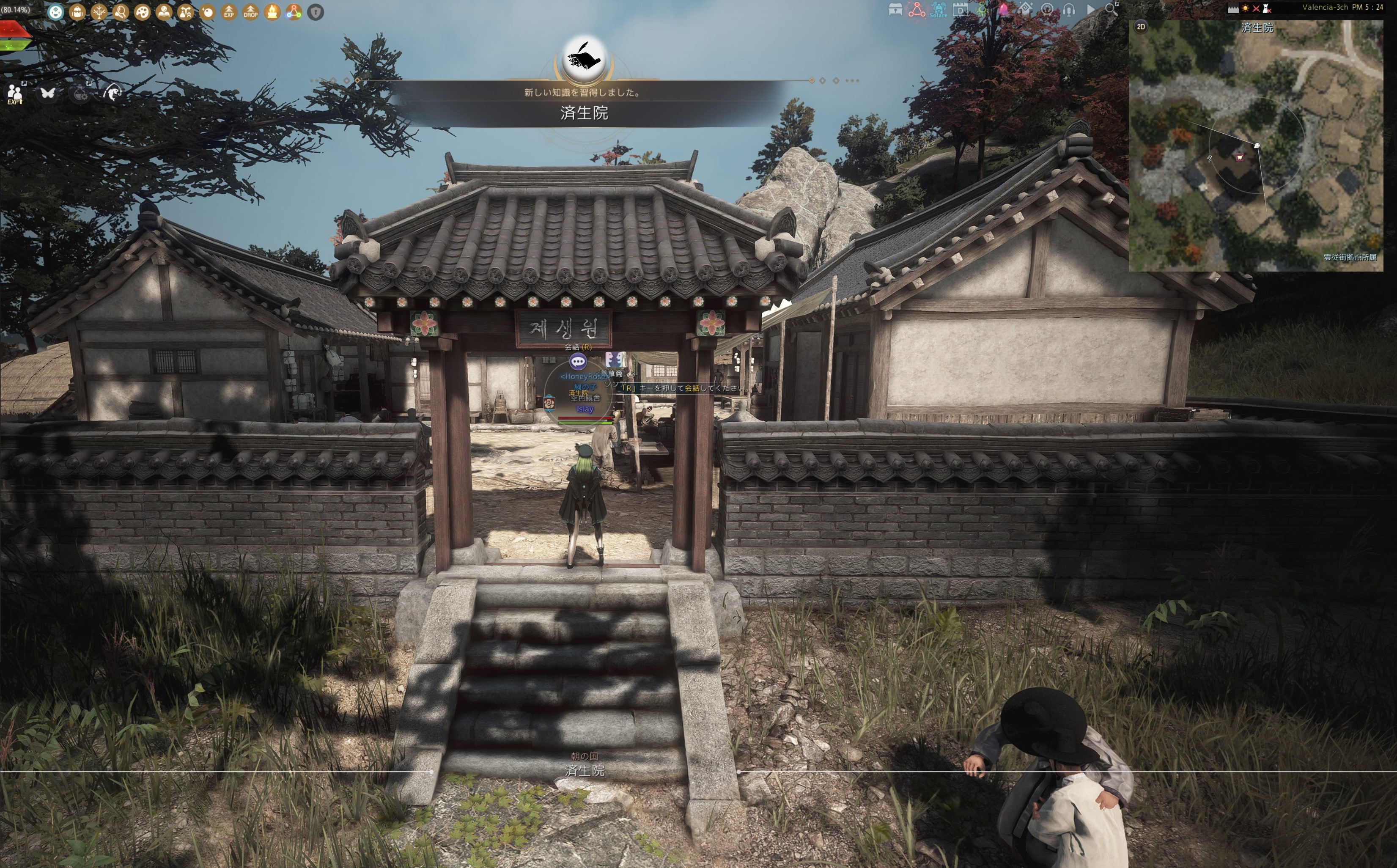
Task: Open the calendar icon in top bar
Action: (960, 10)
